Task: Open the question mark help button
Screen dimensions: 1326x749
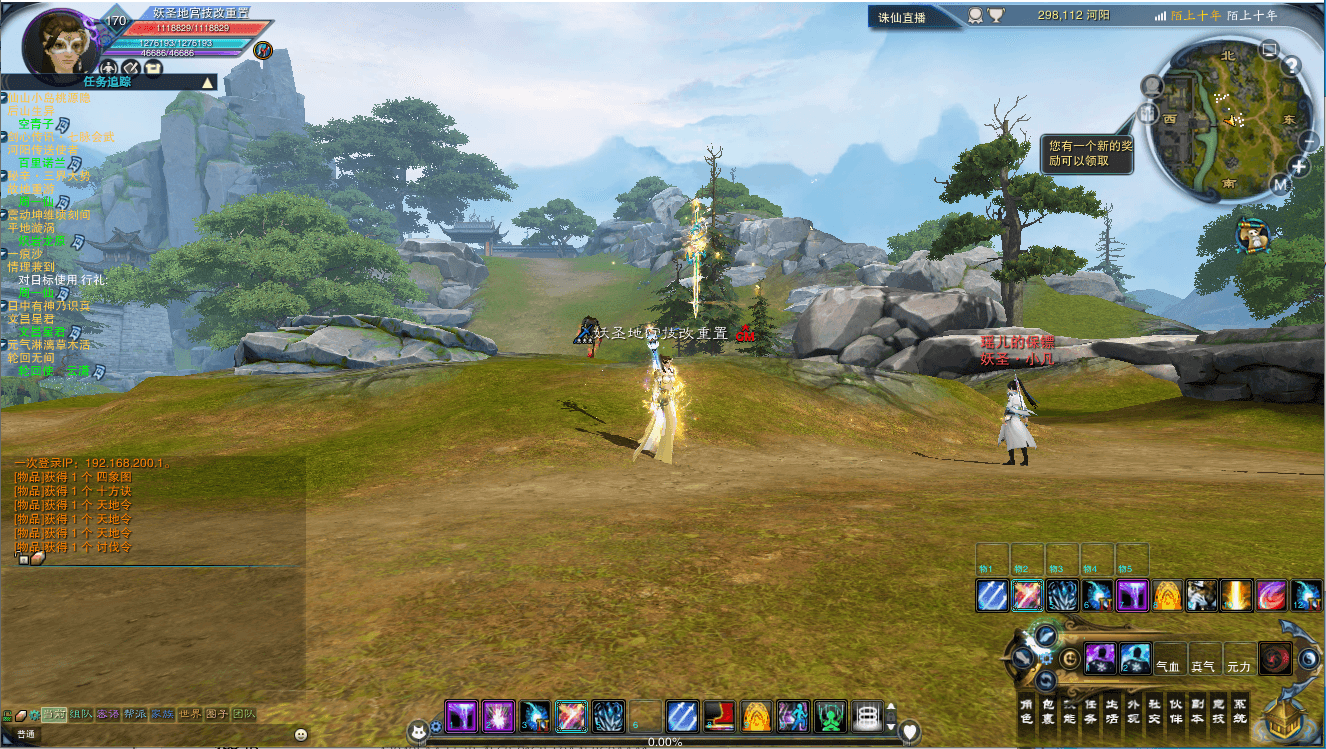Action: 1291,66
